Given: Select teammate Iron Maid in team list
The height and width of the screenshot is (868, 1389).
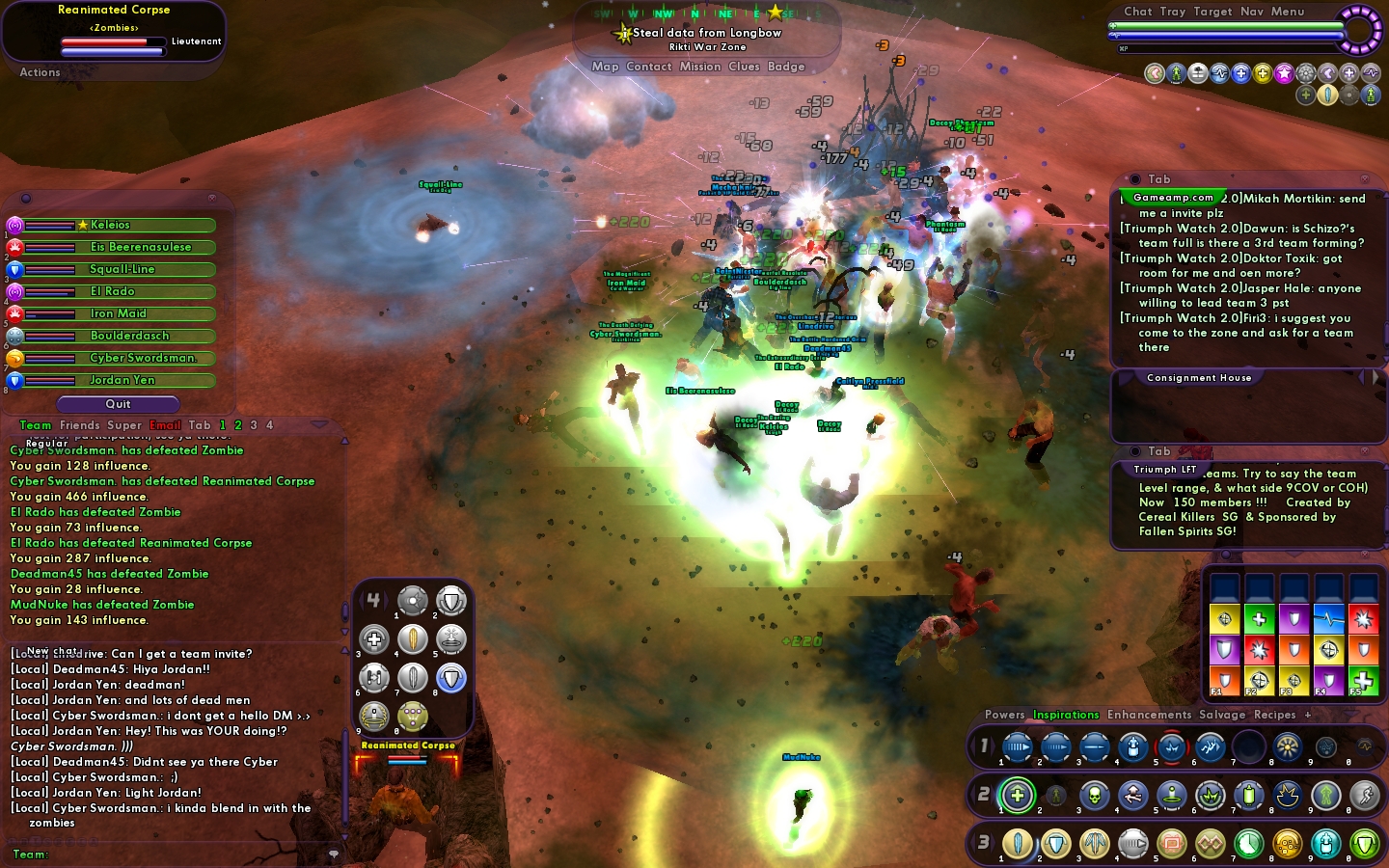Looking at the screenshot, I should click(118, 313).
